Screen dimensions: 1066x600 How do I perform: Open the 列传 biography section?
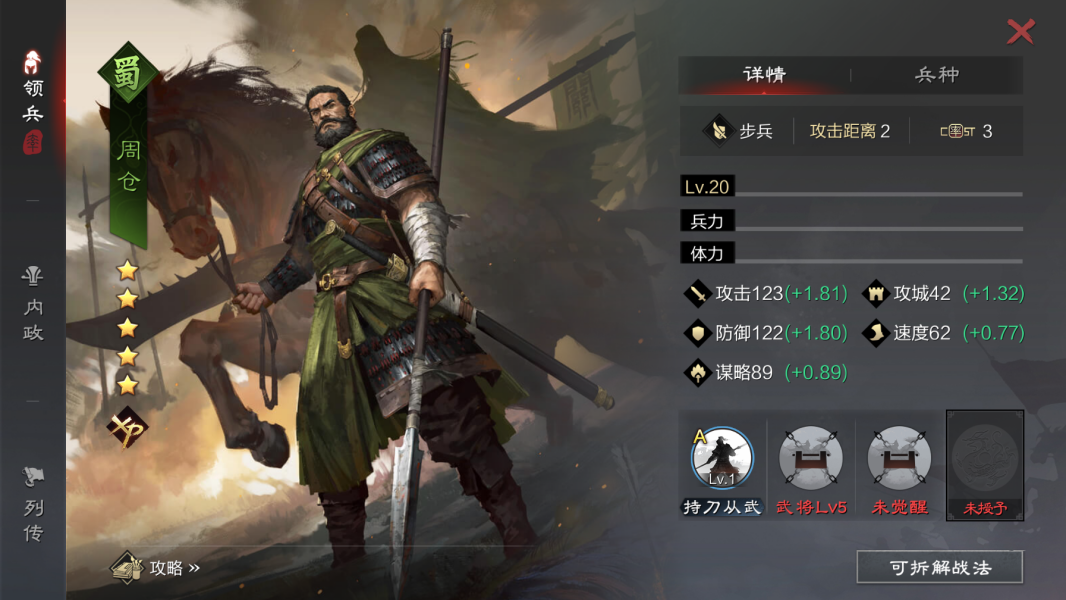[33, 505]
